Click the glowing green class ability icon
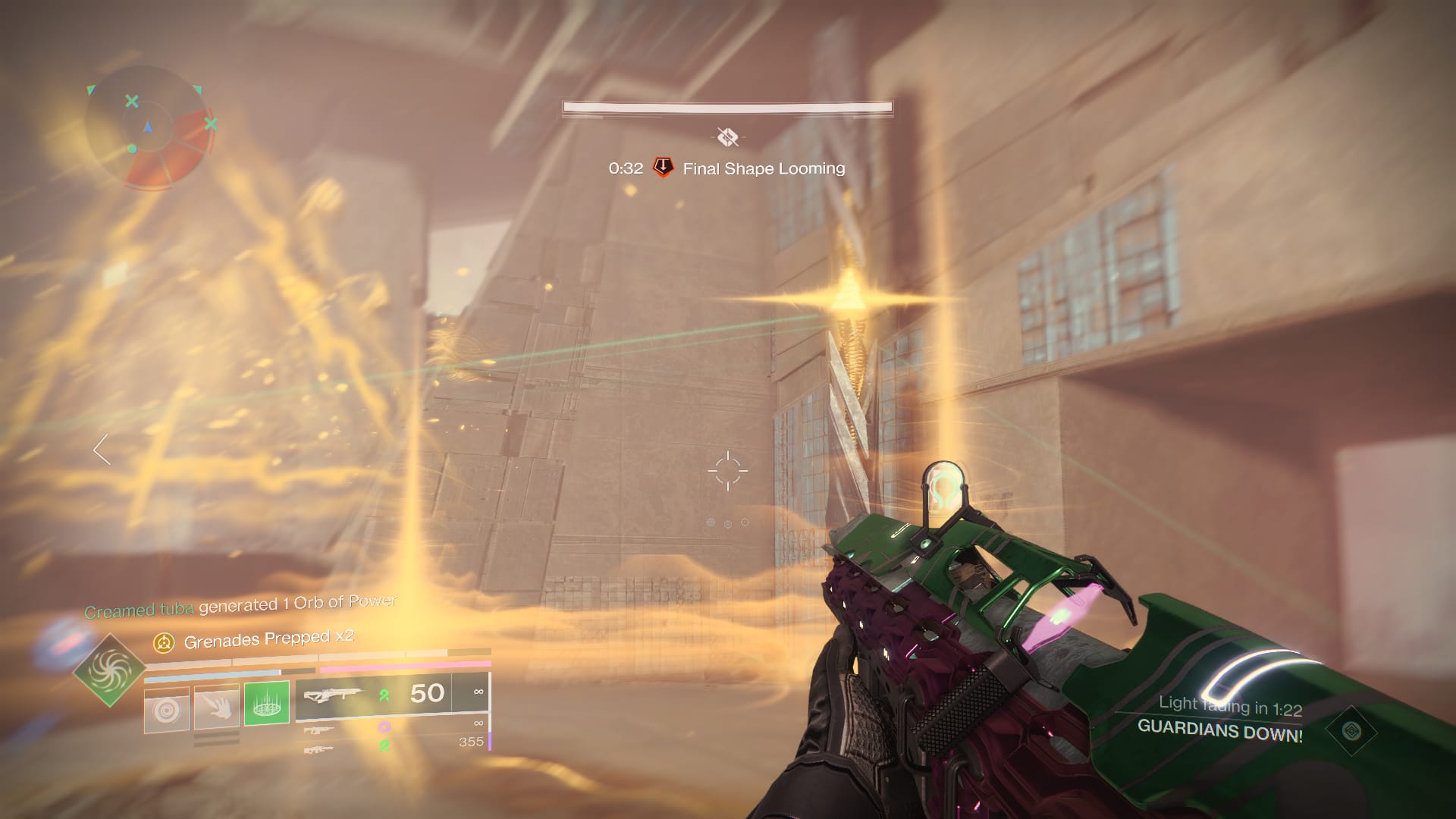 point(265,704)
